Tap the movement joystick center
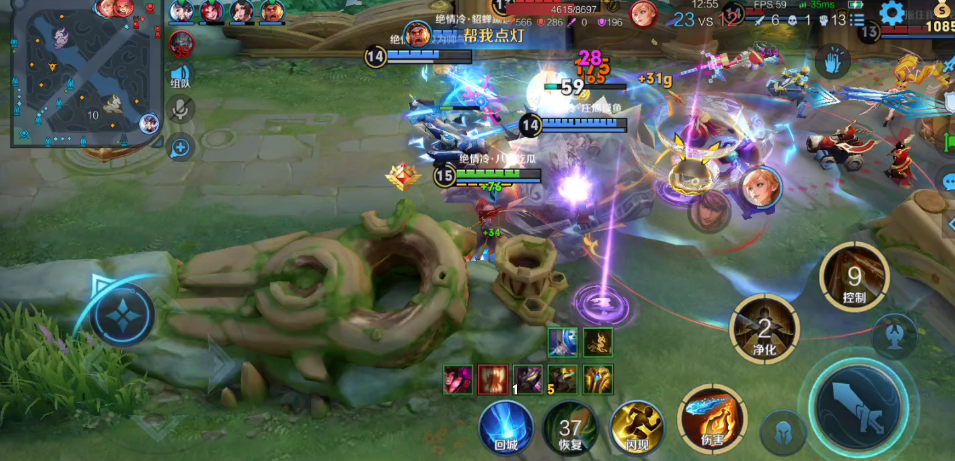 click(x=123, y=313)
